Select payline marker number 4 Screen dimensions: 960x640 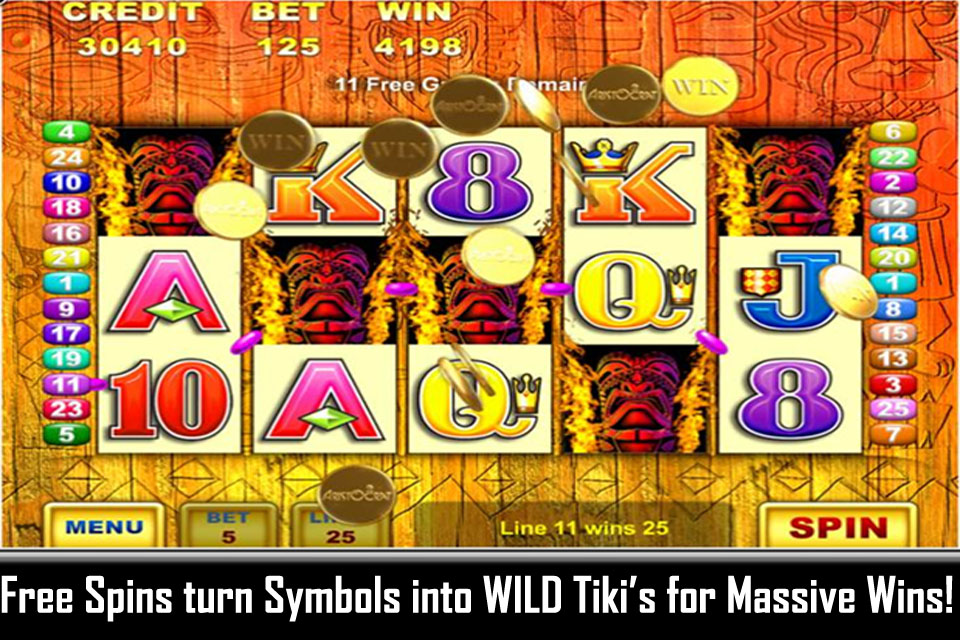click(67, 132)
